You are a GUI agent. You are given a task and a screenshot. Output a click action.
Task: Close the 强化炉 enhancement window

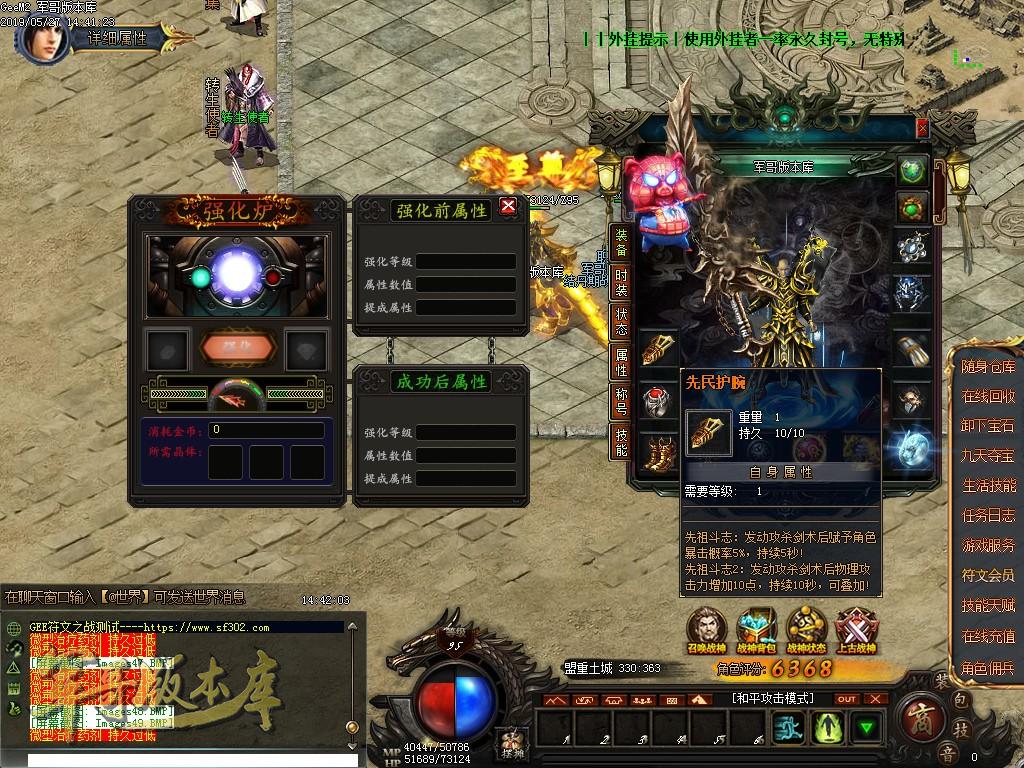tap(508, 207)
